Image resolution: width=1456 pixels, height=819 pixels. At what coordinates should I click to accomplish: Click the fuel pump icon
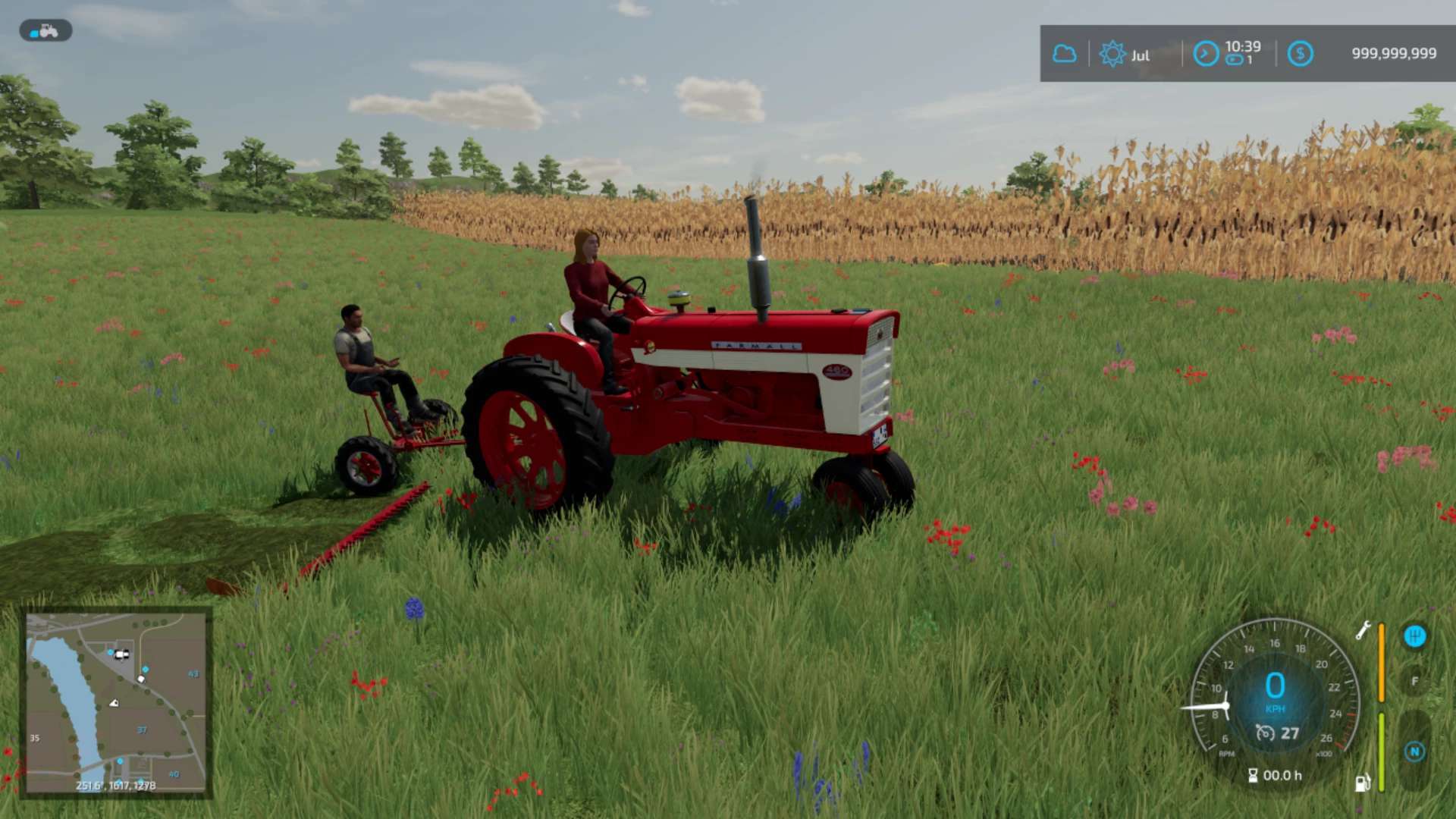click(1362, 783)
